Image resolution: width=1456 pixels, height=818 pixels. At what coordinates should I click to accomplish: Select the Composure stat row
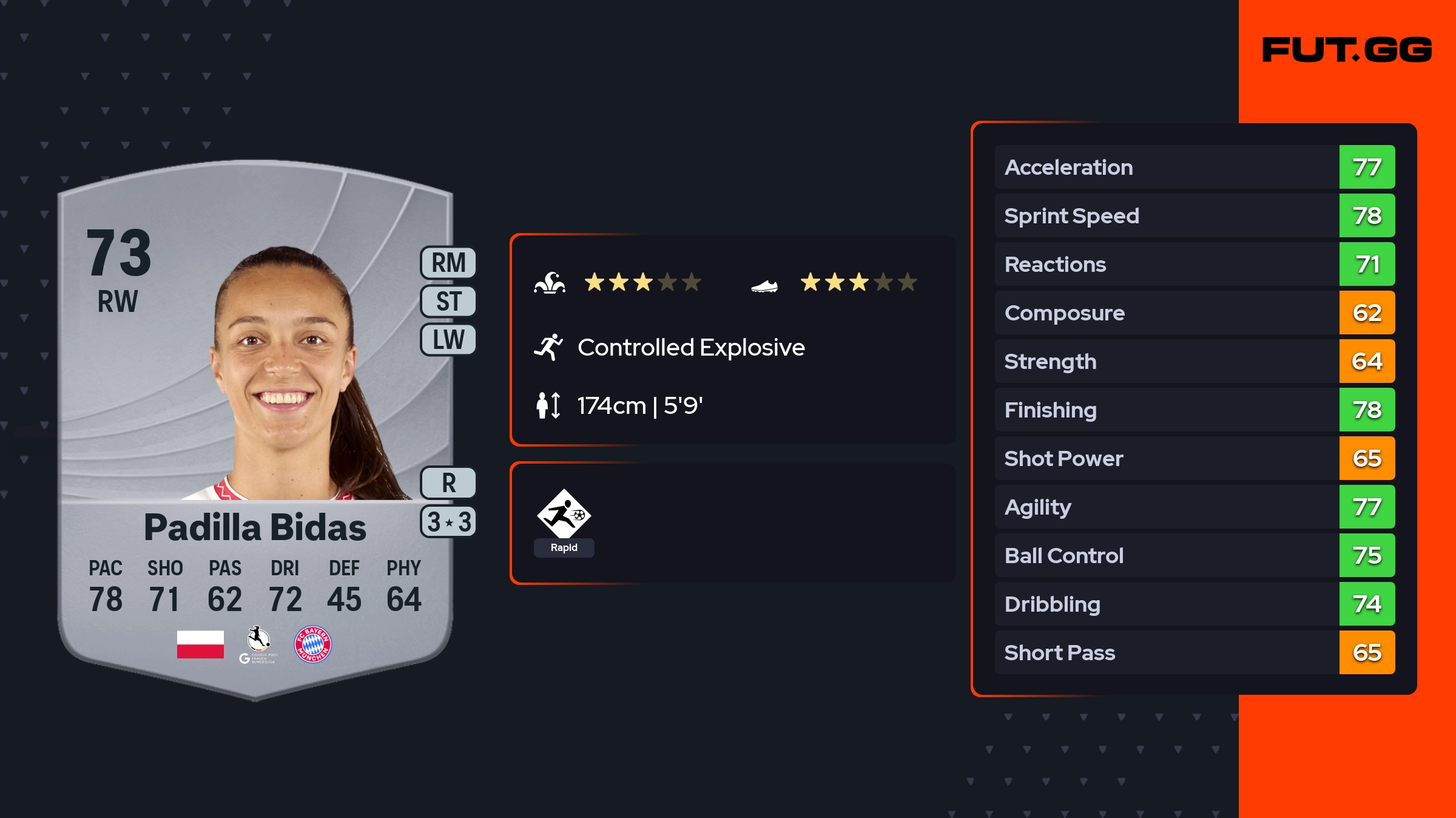[1195, 313]
